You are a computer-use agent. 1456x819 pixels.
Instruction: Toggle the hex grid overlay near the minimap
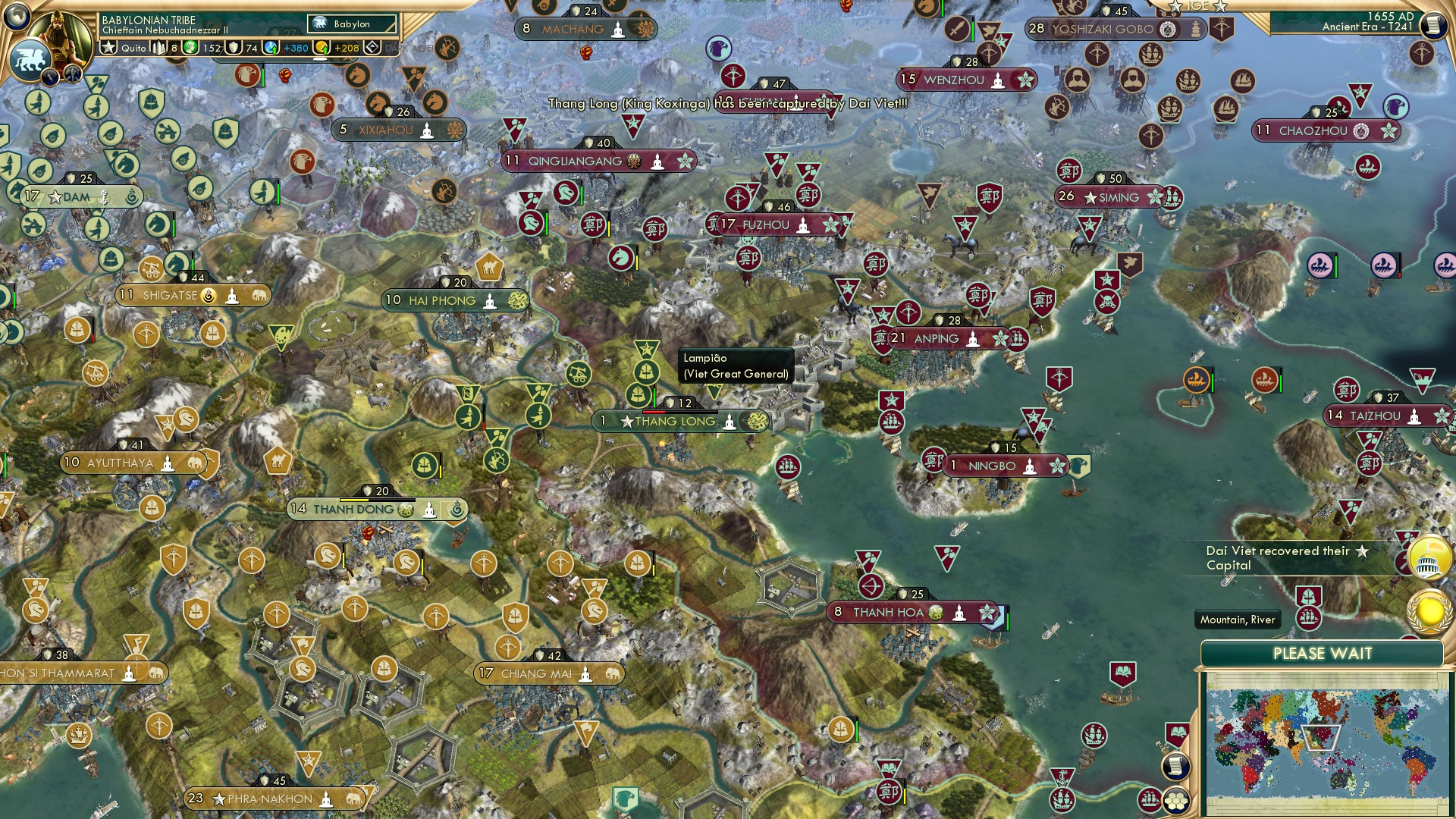coord(1176,801)
